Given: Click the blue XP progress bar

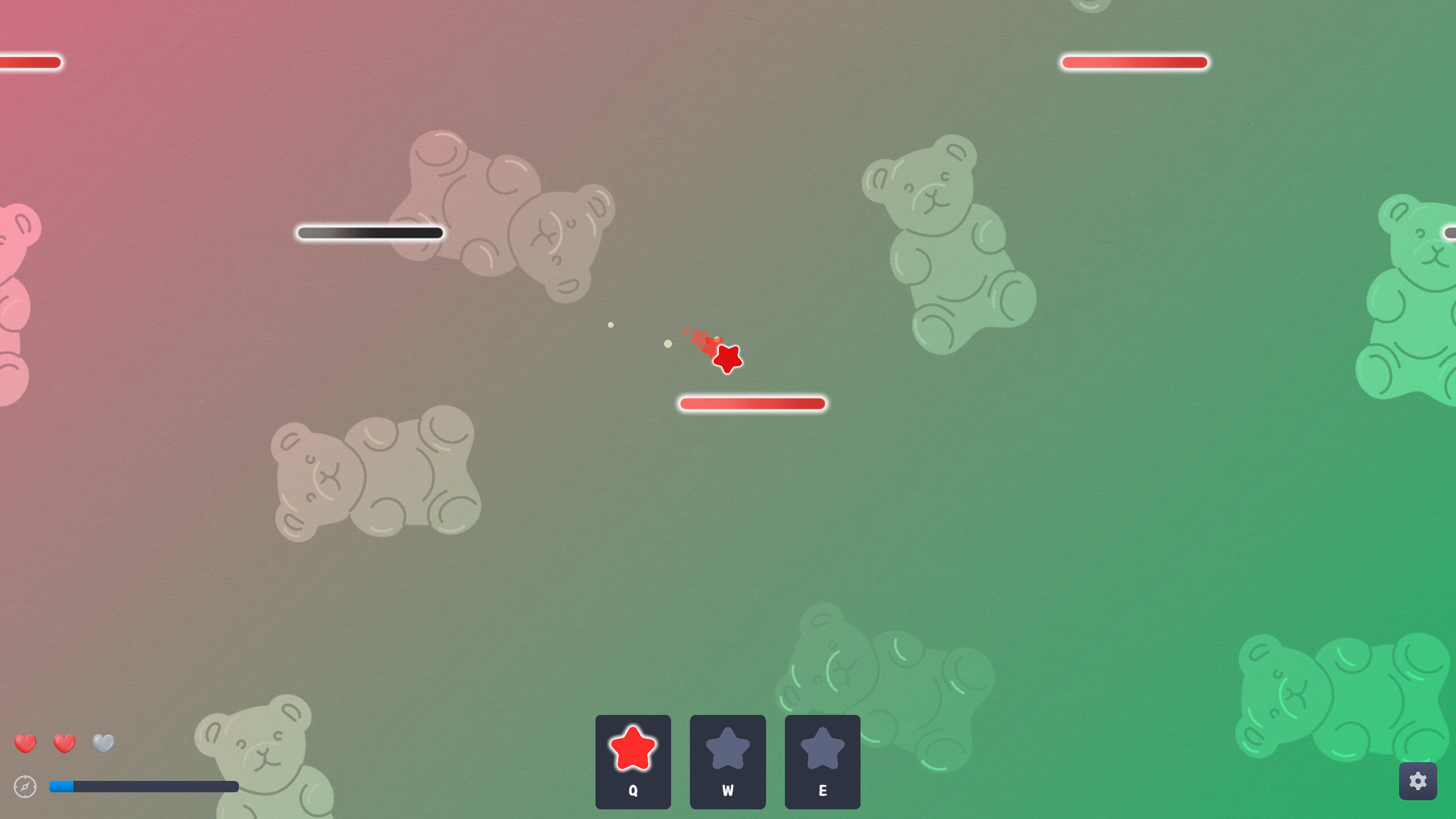Looking at the screenshot, I should coord(63,786).
